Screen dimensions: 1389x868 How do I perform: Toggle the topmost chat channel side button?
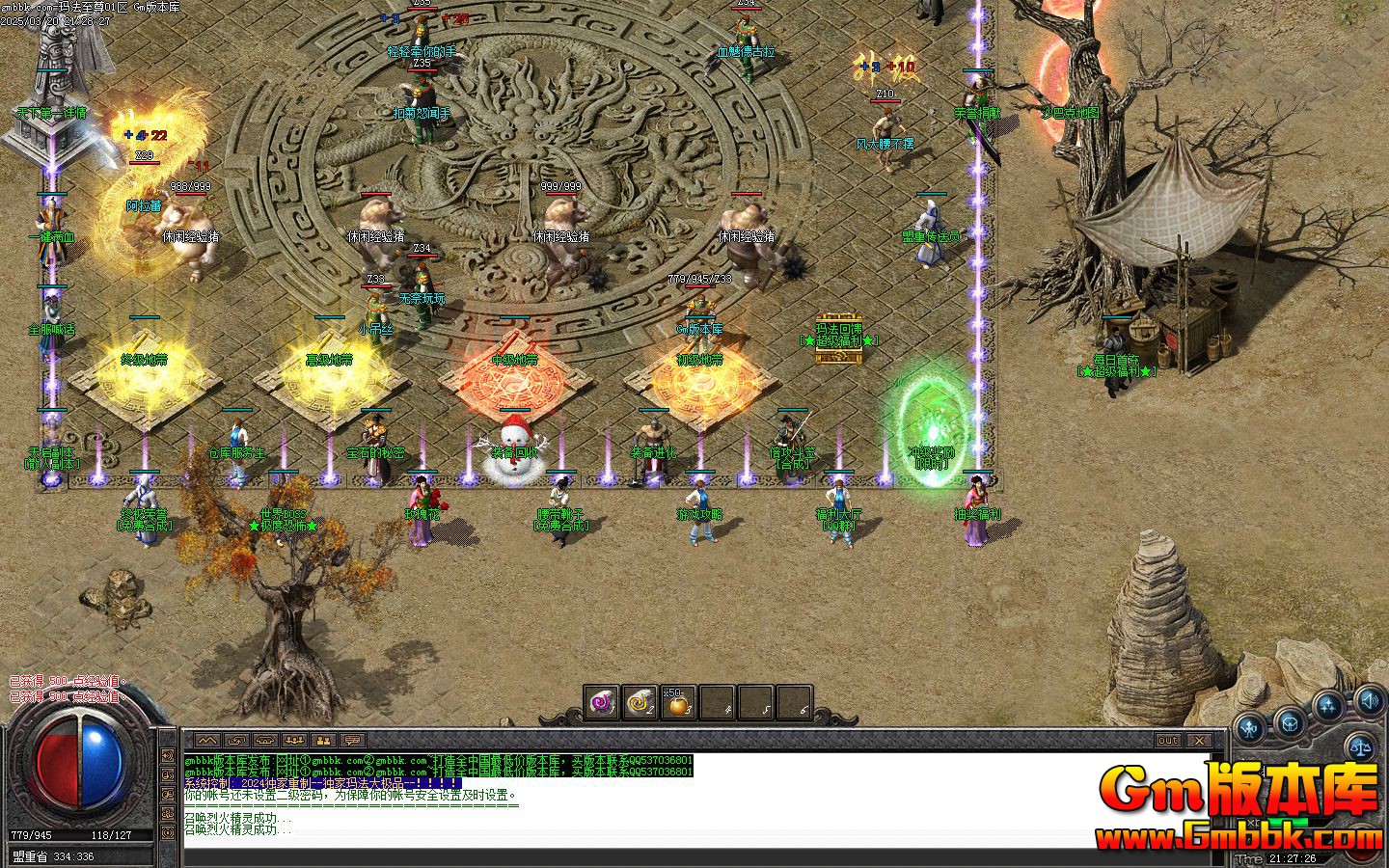pos(168,757)
